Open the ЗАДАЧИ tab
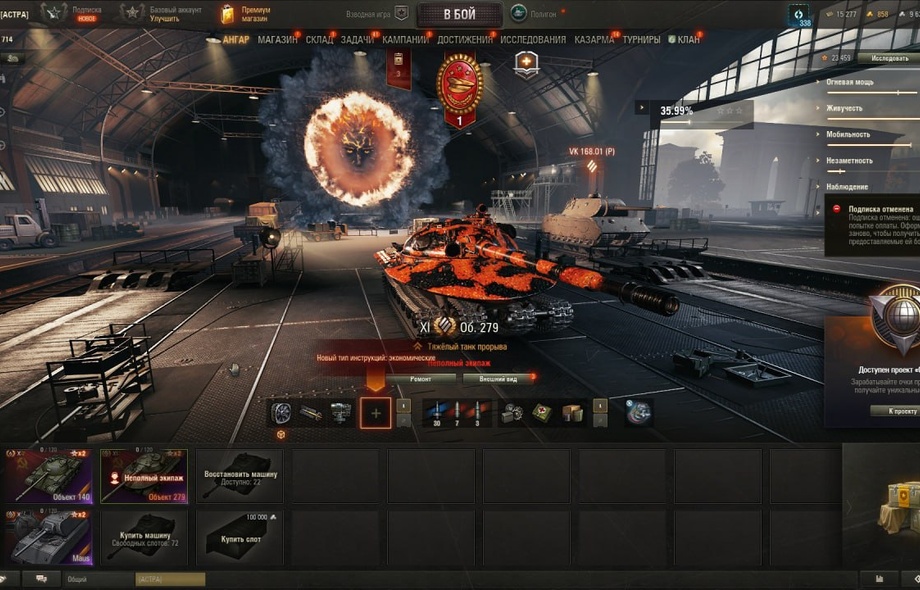 tap(357, 40)
